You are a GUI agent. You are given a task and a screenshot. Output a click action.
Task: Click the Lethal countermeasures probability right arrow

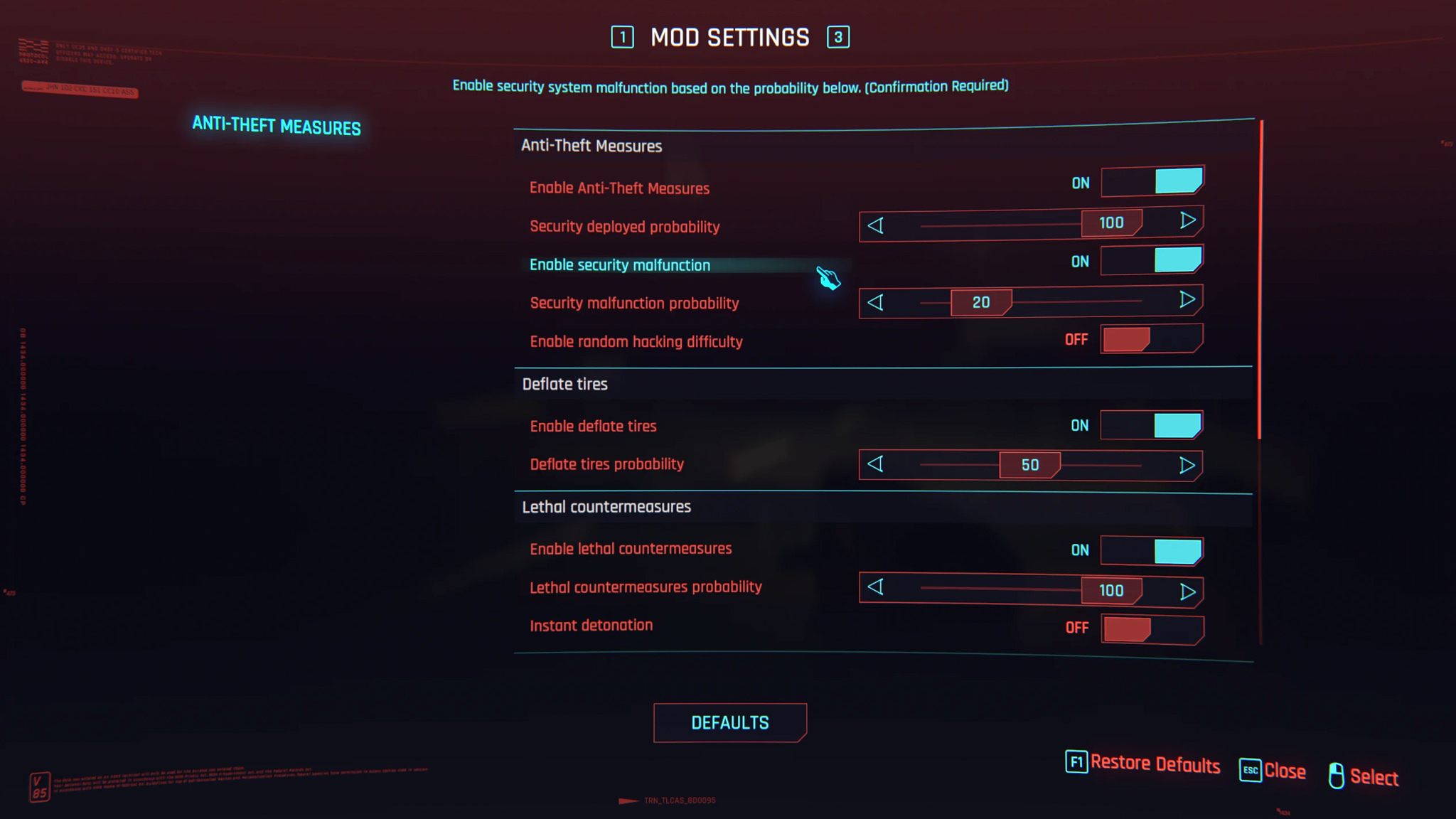(1187, 591)
